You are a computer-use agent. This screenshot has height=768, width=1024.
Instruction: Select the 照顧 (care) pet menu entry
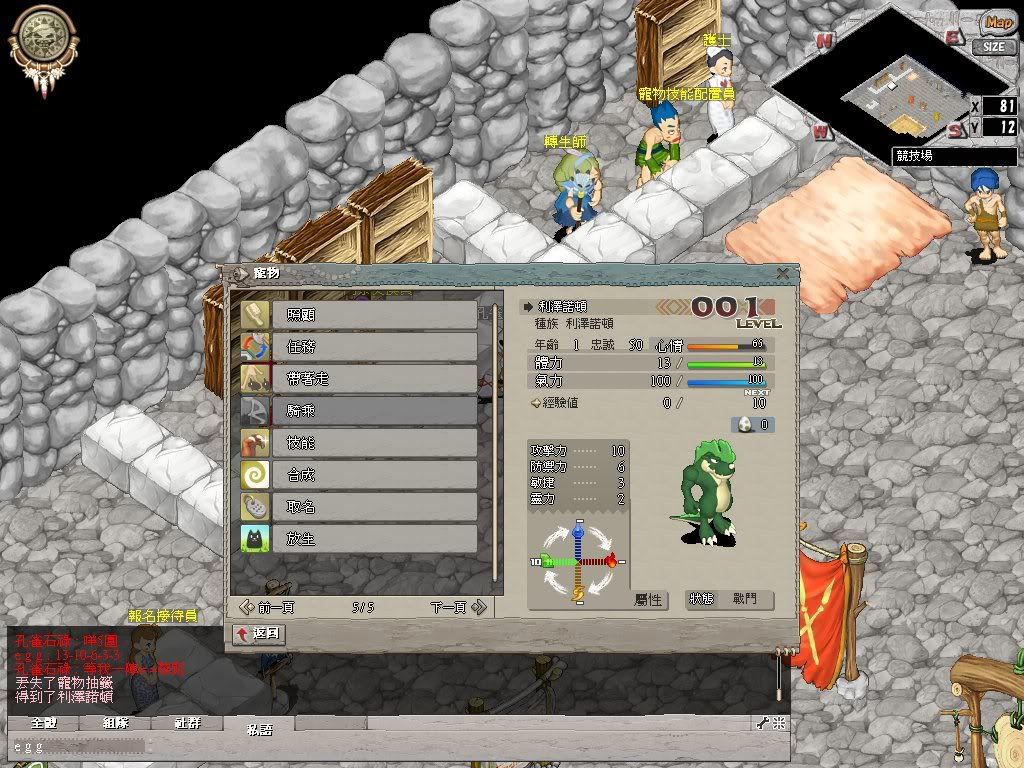358,315
